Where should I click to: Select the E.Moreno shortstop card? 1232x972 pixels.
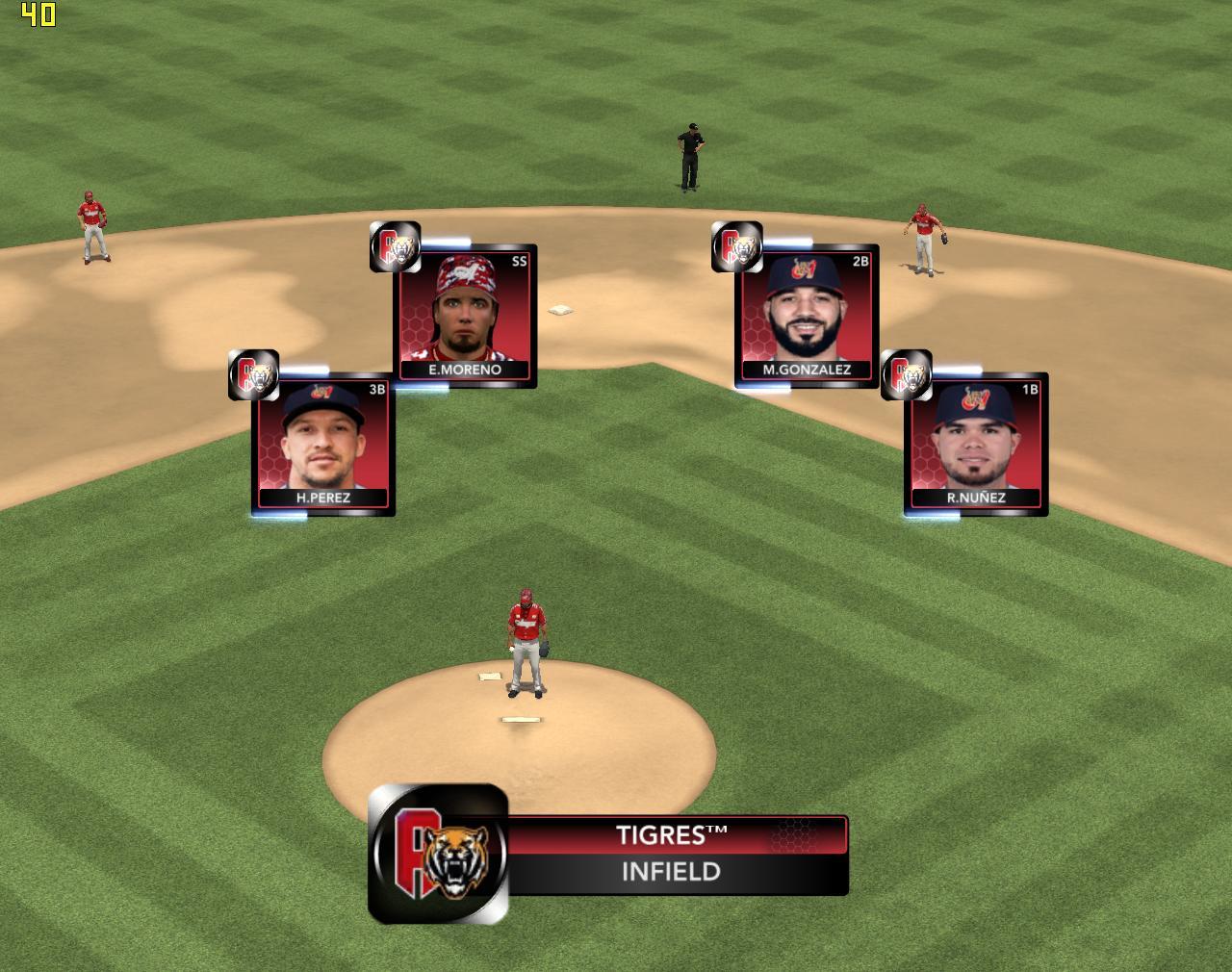click(x=466, y=316)
